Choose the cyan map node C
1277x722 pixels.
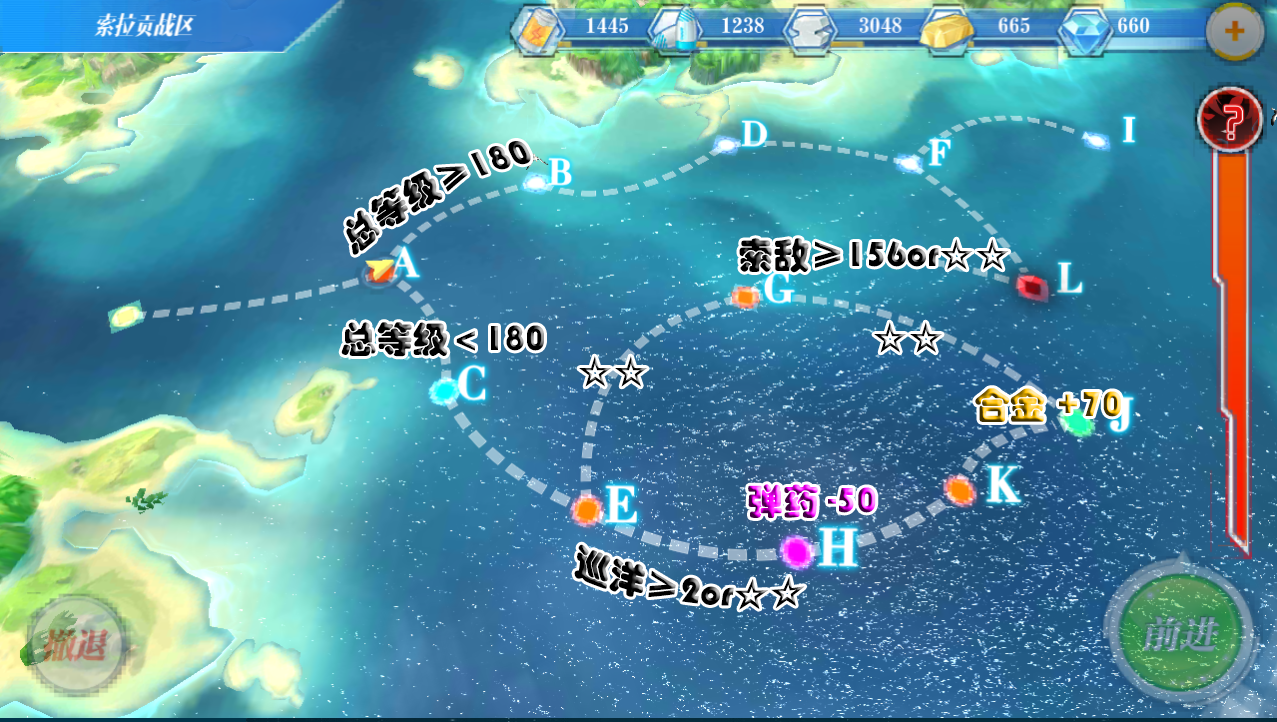pos(444,390)
